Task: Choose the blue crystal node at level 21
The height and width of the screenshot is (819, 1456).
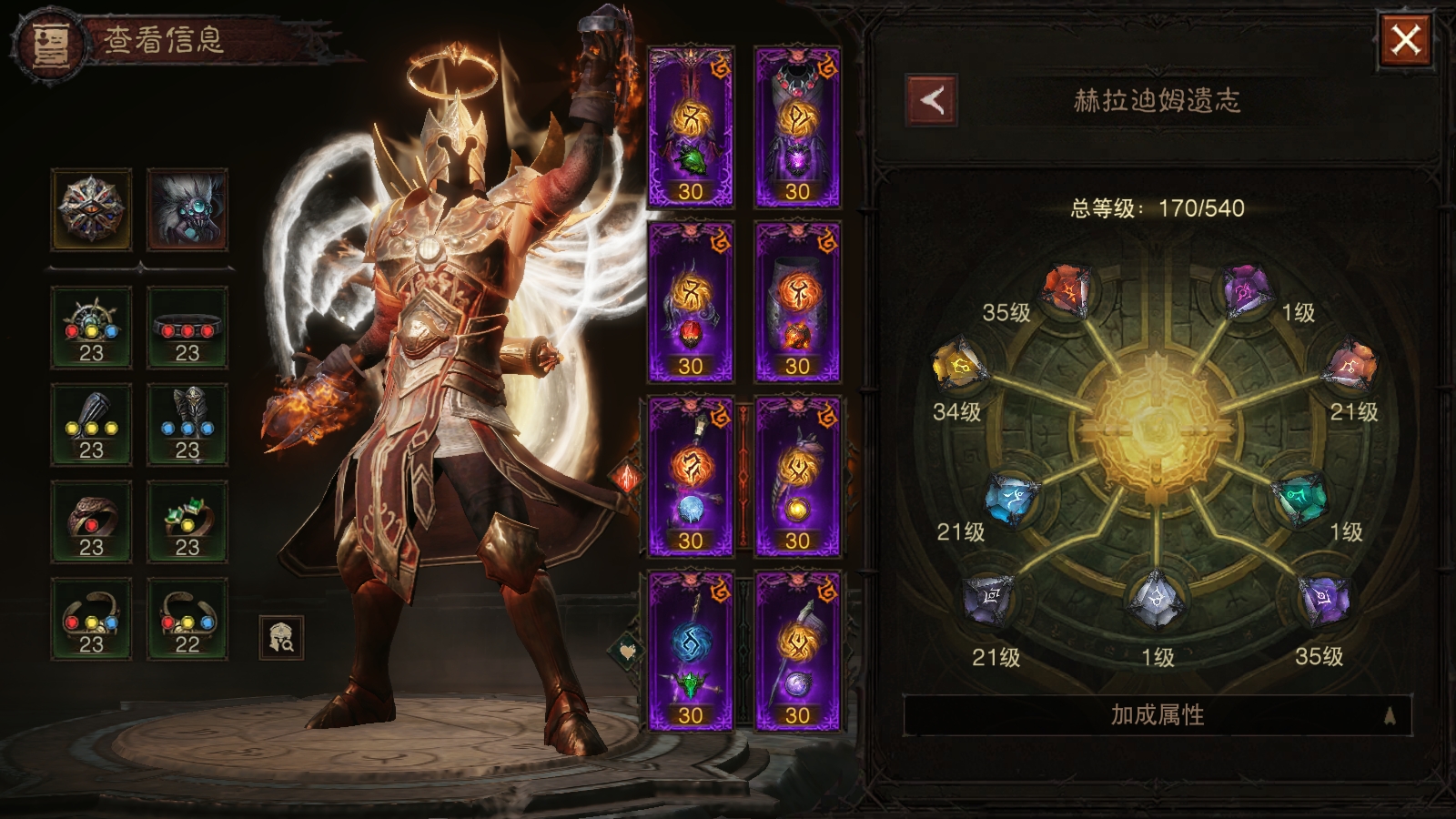Action: (1012, 498)
